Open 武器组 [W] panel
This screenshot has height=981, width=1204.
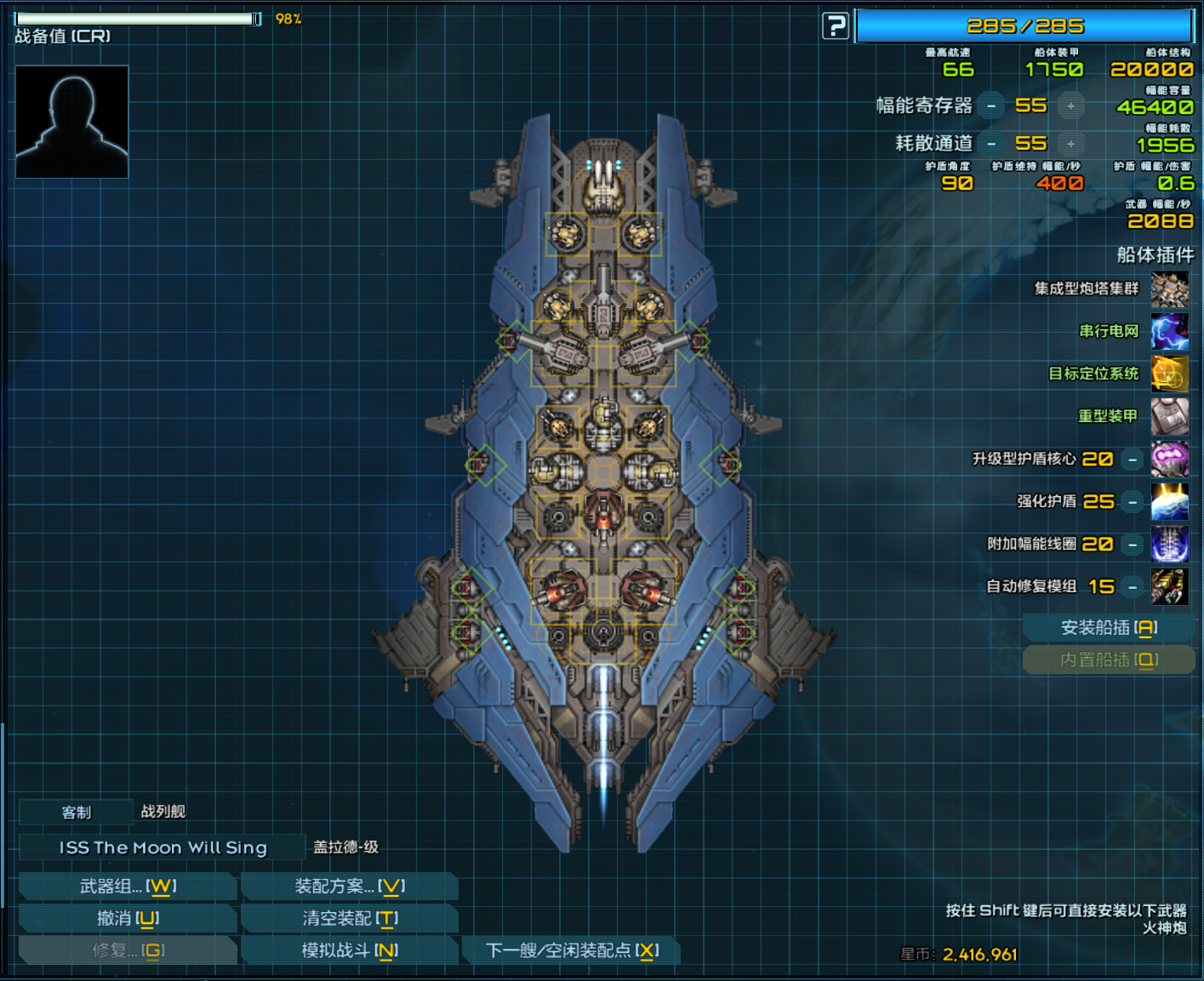coord(128,886)
